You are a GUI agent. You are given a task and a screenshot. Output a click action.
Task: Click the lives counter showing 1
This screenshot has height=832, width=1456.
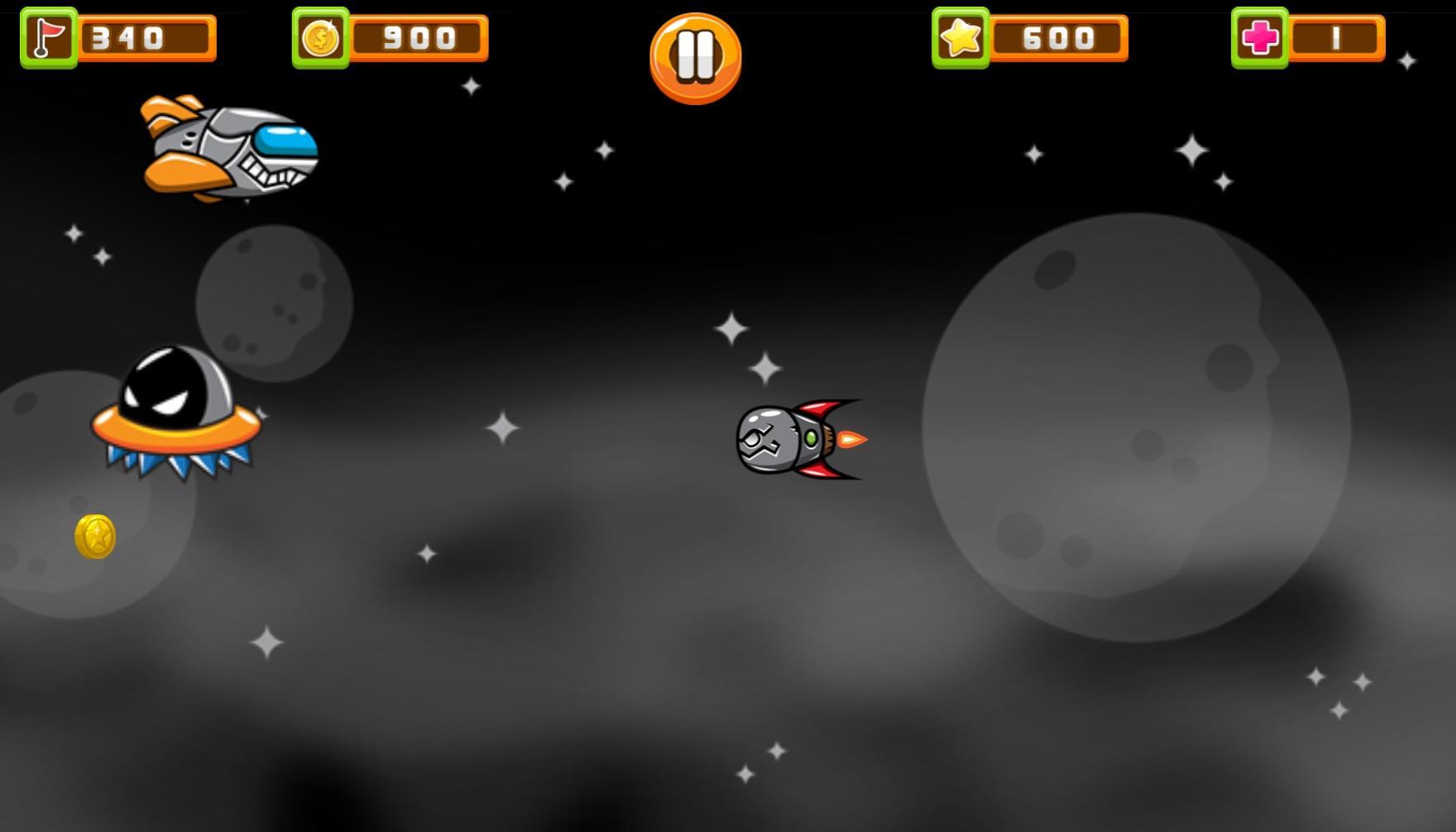pos(1338,36)
